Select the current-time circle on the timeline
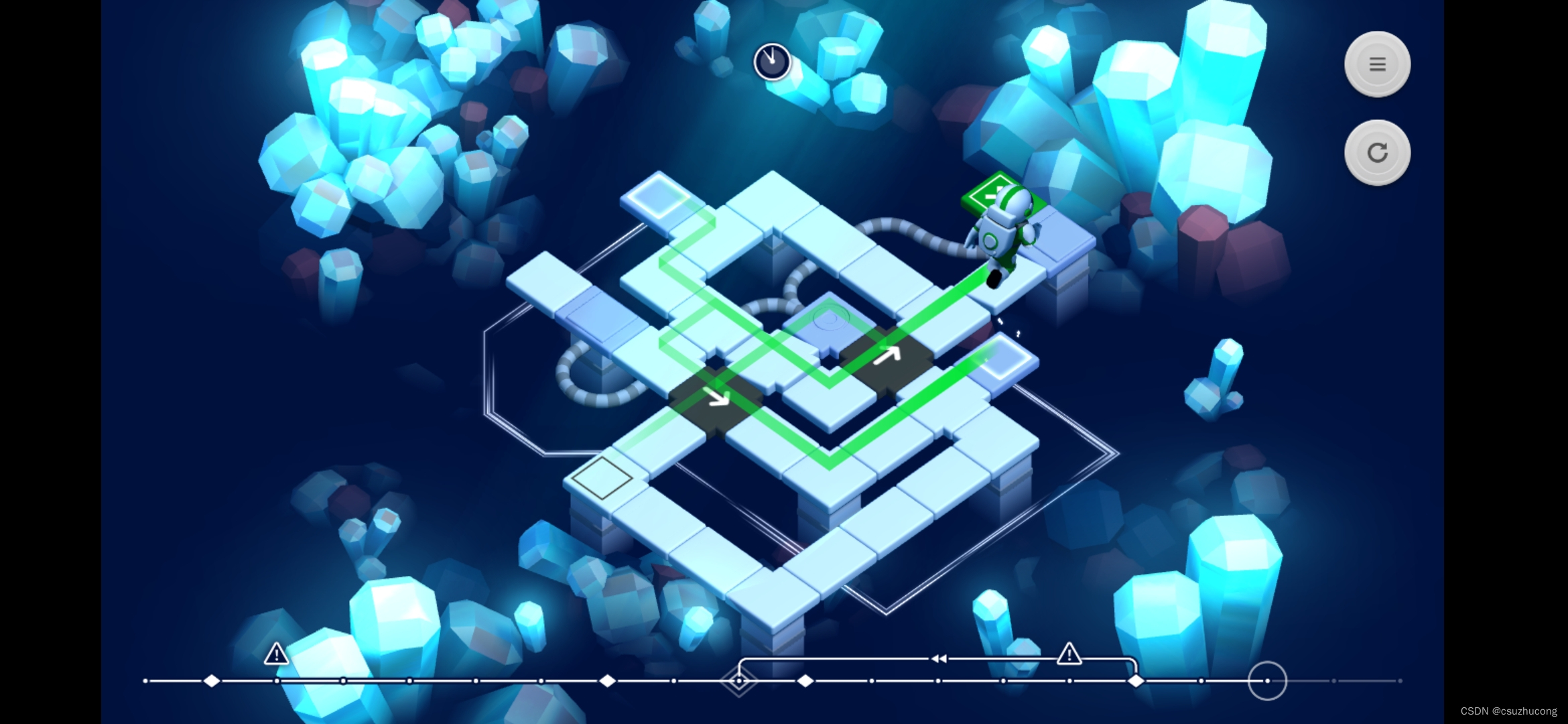 [x=1266, y=680]
